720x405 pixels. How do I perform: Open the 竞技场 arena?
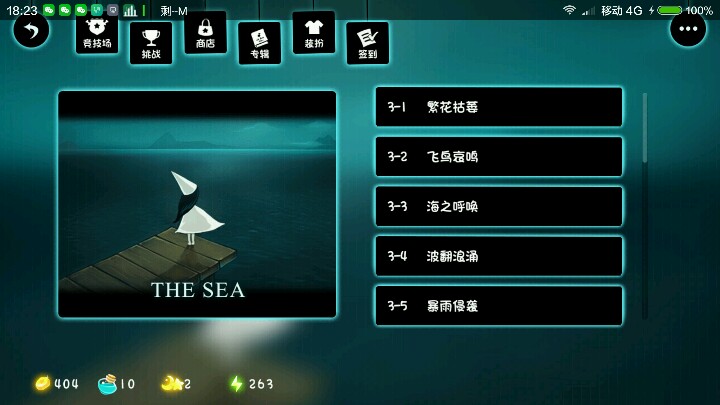coord(96,35)
